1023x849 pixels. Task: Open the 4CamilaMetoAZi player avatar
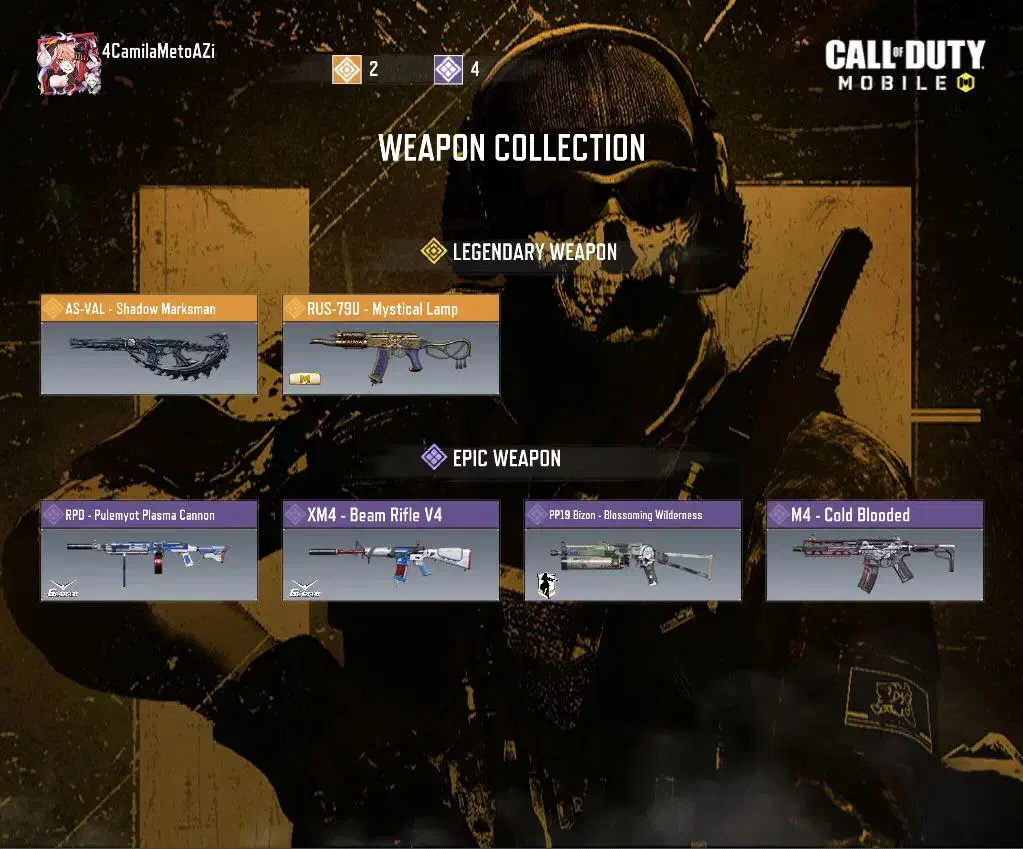coord(69,66)
